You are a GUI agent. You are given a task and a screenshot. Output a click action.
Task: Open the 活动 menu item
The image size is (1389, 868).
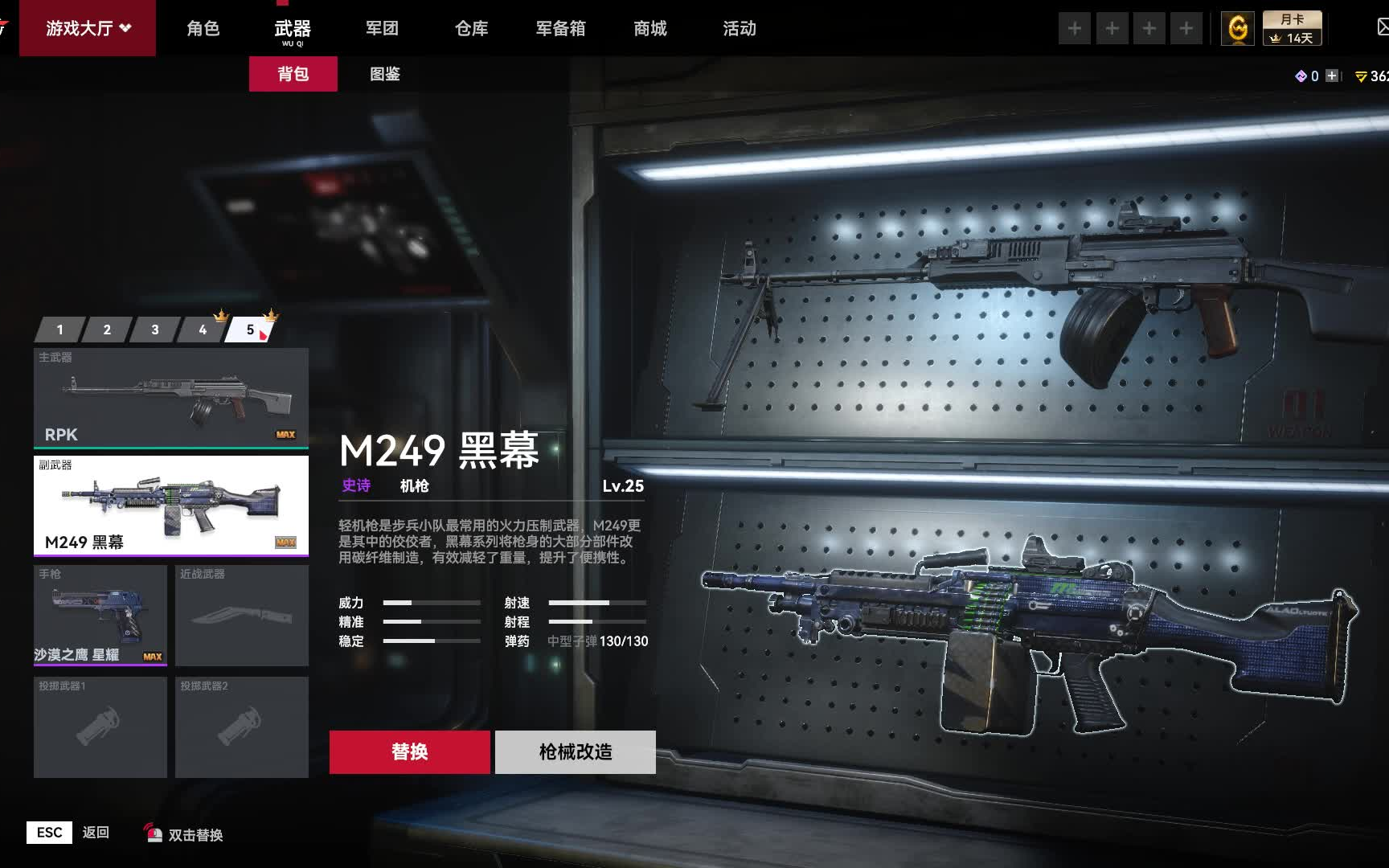(738, 27)
